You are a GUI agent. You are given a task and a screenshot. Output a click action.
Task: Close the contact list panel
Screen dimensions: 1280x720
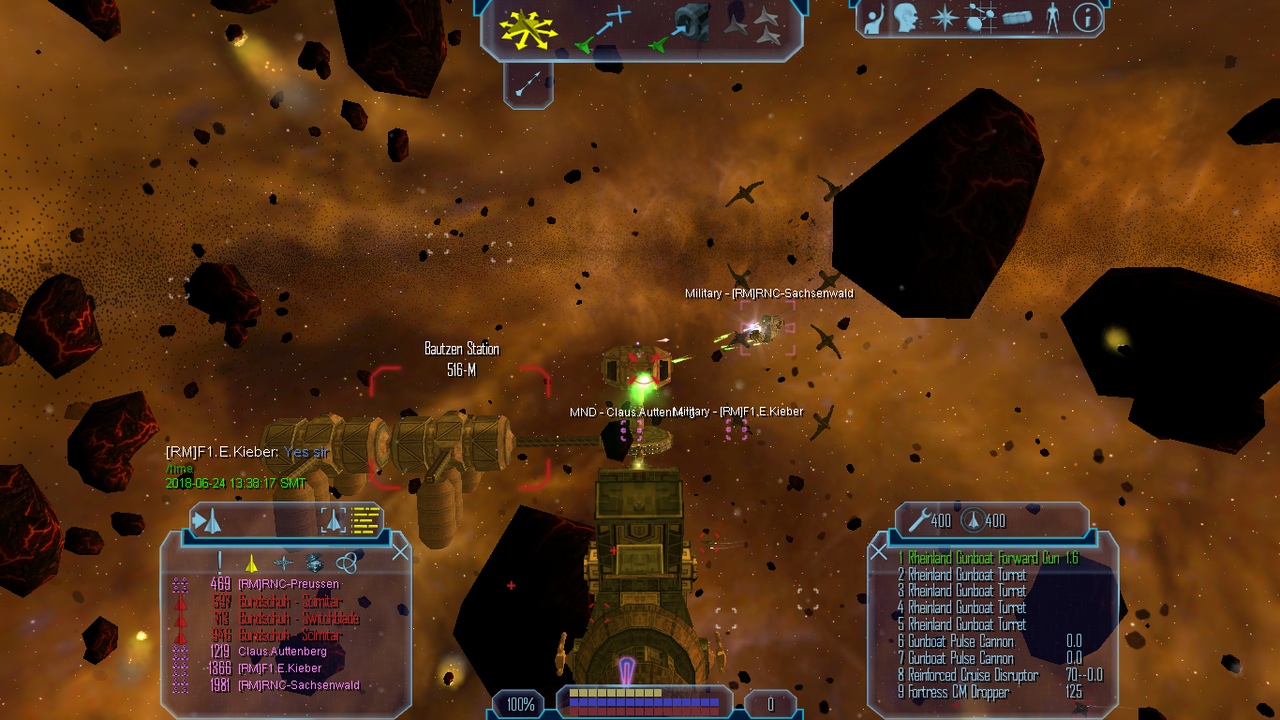point(400,551)
